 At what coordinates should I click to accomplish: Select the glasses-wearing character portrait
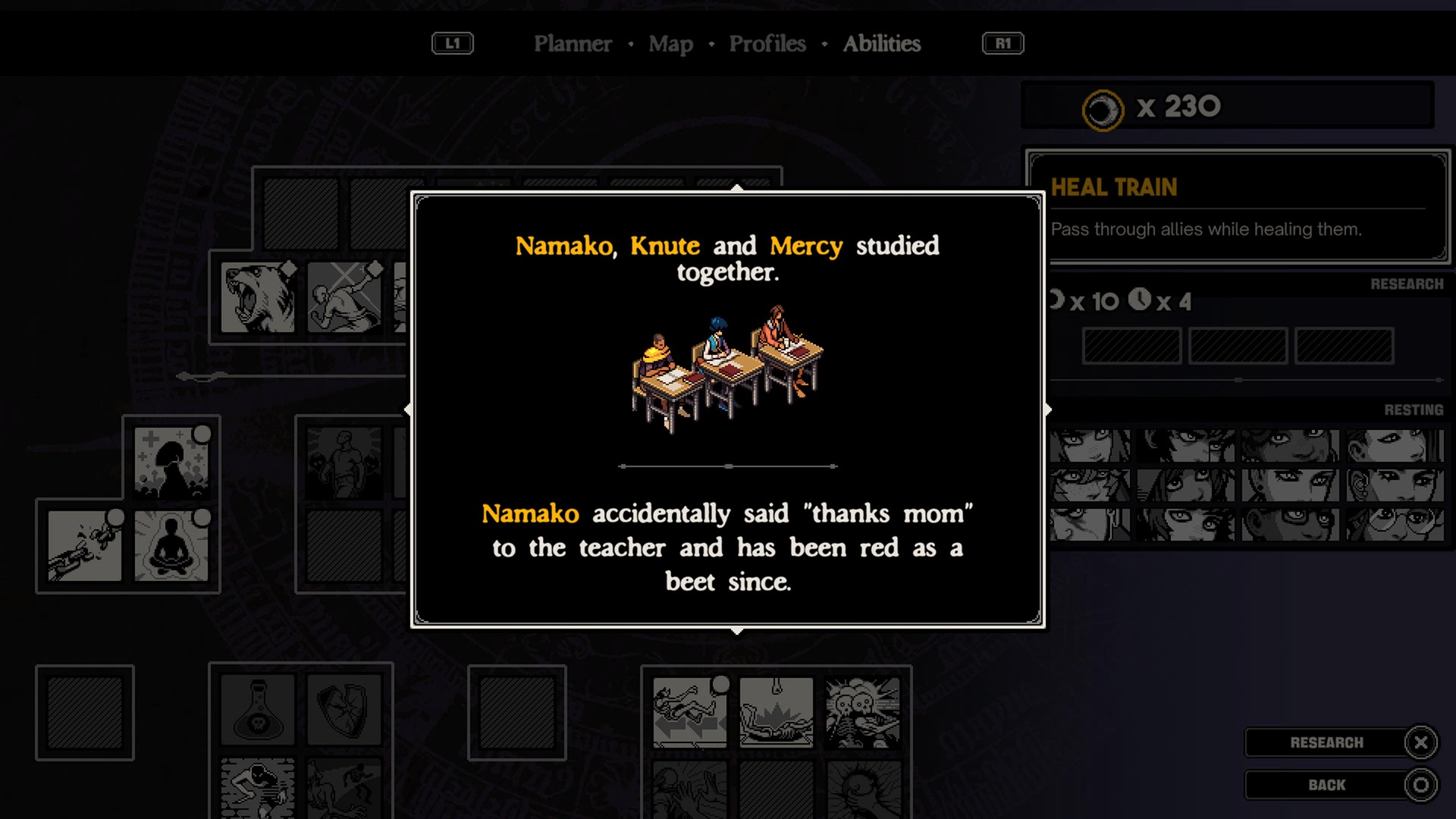click(1395, 524)
